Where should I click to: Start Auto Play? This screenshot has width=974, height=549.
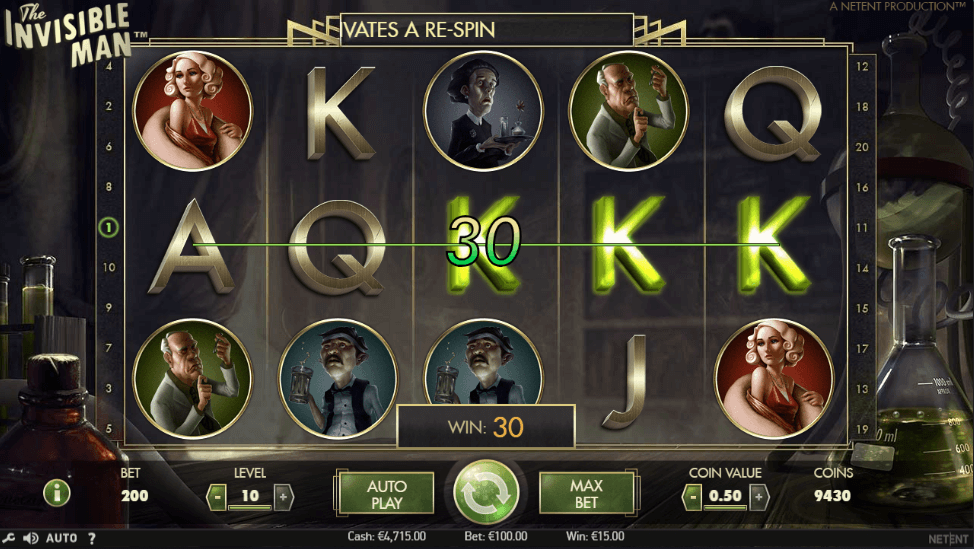click(386, 493)
